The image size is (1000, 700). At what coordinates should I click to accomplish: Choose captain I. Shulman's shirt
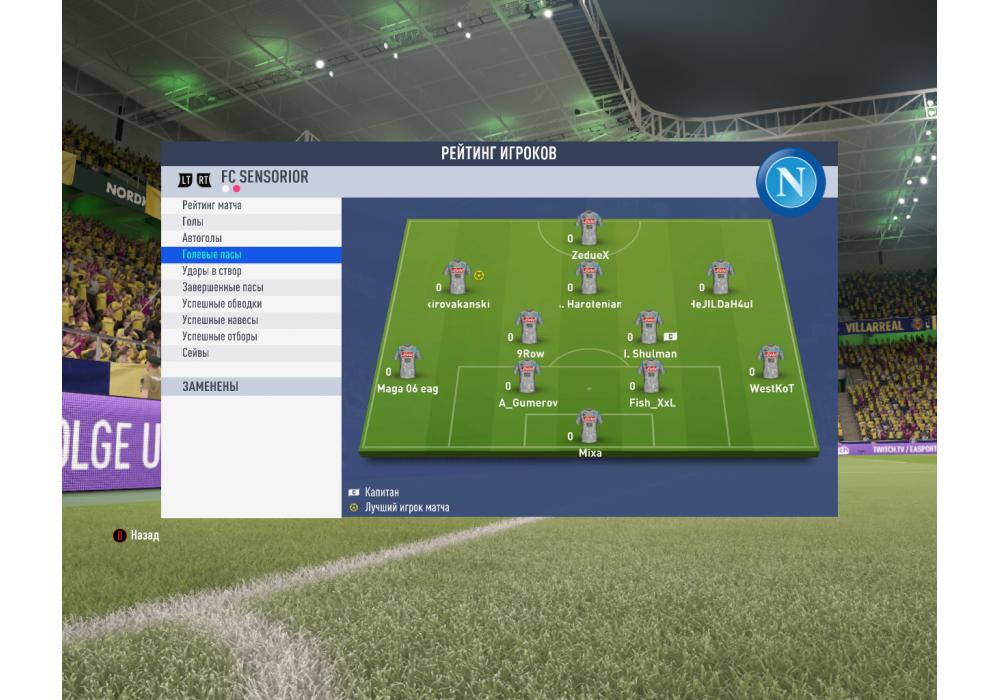pos(649,328)
